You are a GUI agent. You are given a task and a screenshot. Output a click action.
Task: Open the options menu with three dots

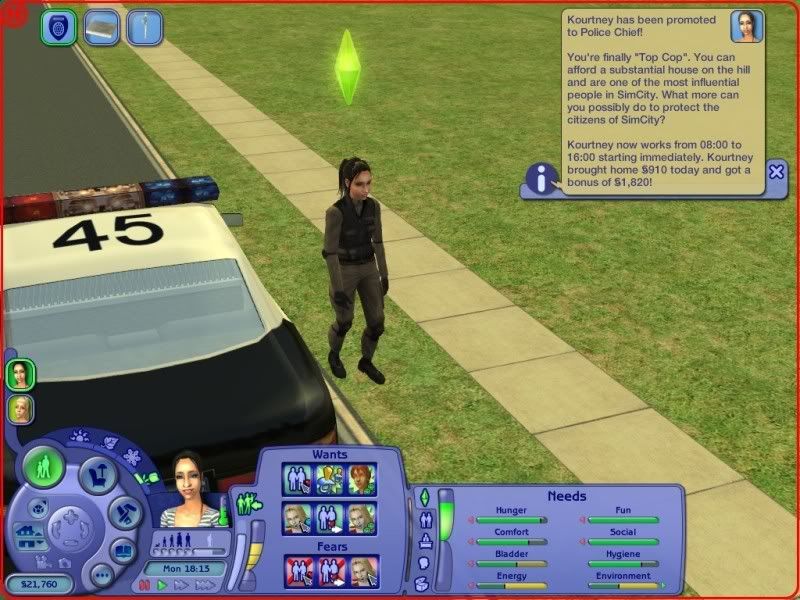(x=101, y=575)
